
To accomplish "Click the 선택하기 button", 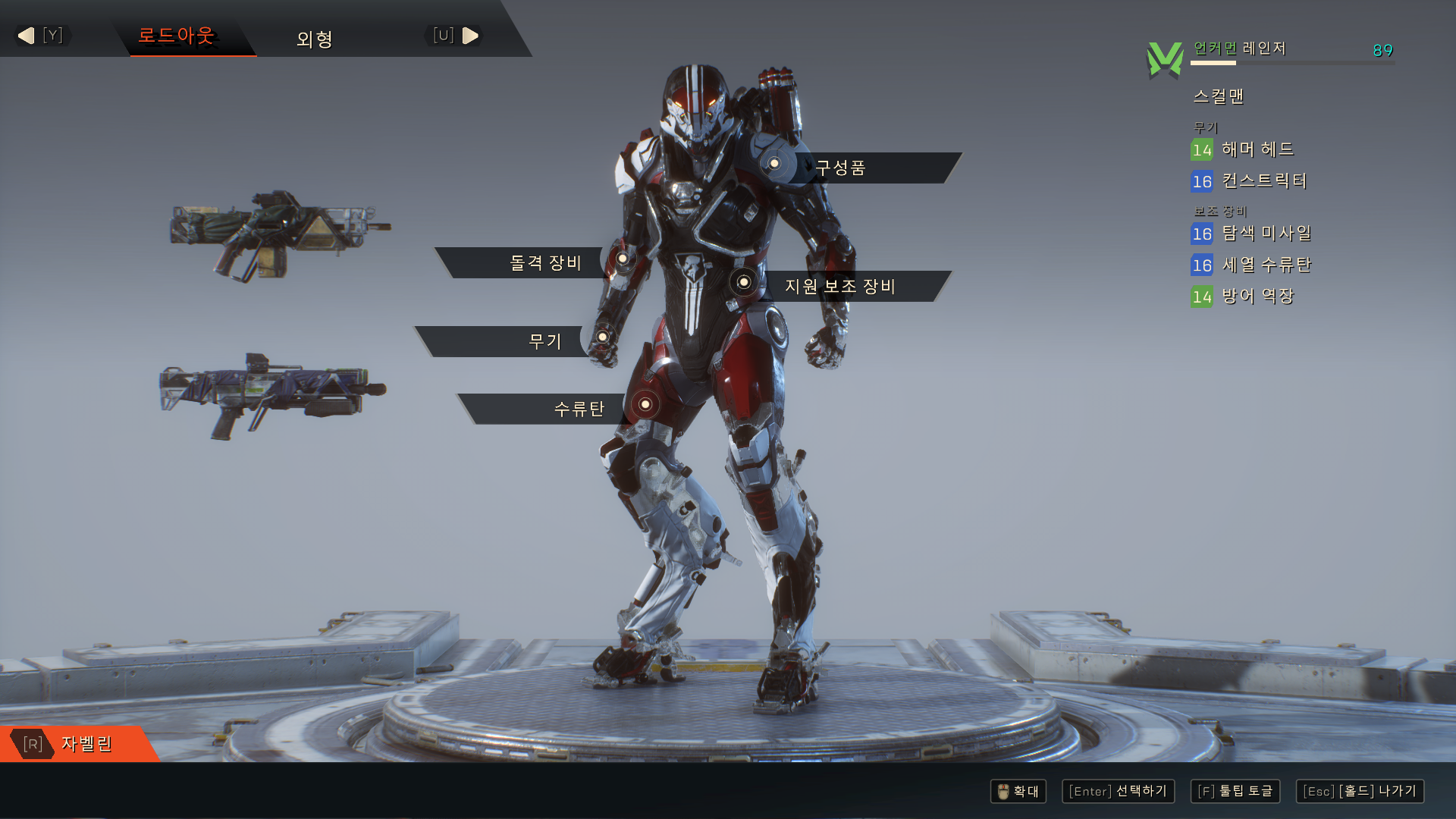I will click(1118, 791).
